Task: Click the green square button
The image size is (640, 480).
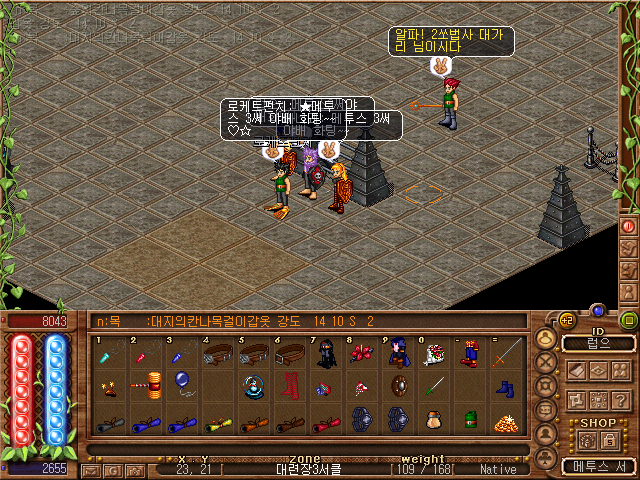Action: tap(629, 320)
